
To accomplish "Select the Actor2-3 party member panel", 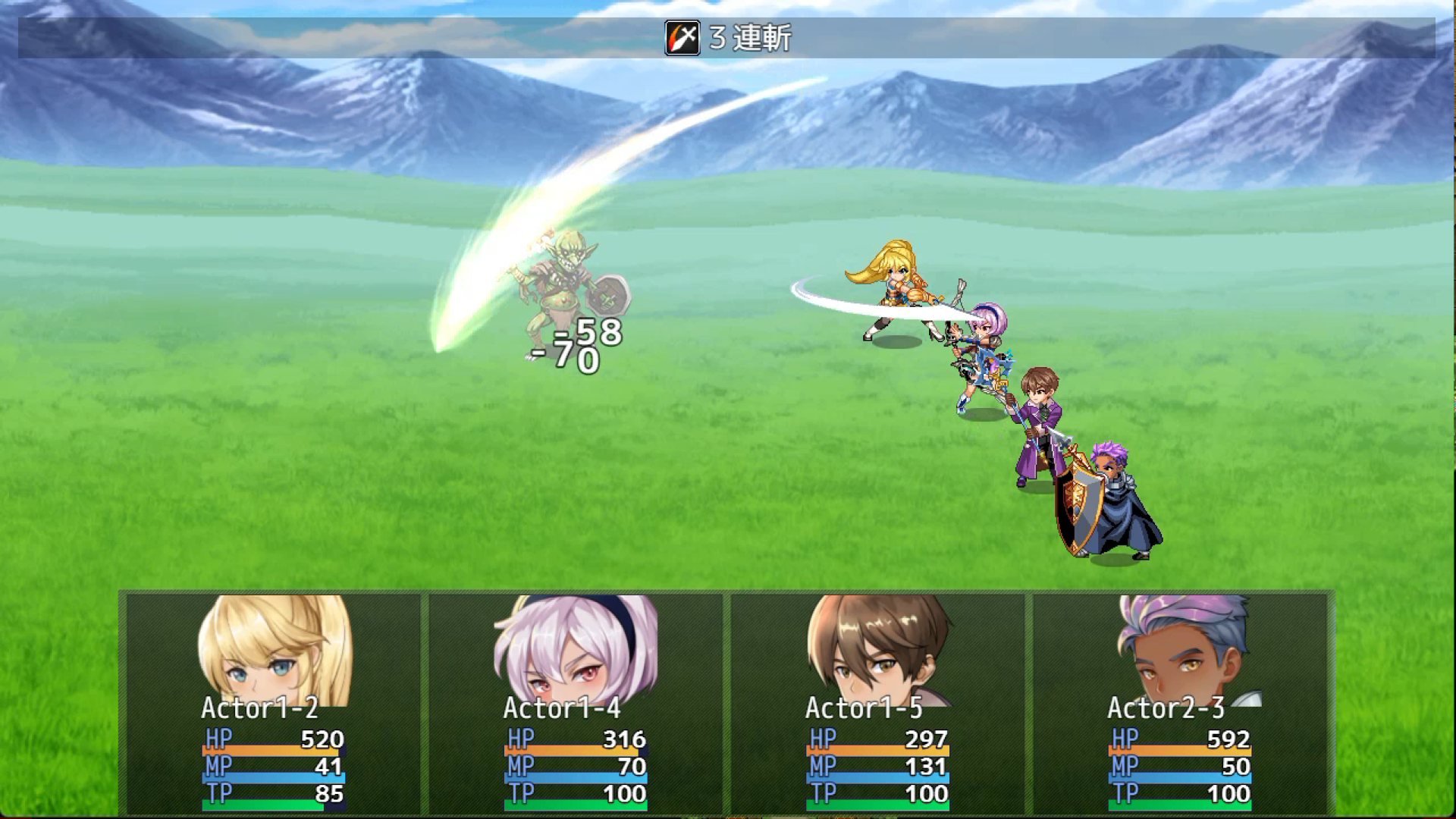I will click(x=1180, y=701).
